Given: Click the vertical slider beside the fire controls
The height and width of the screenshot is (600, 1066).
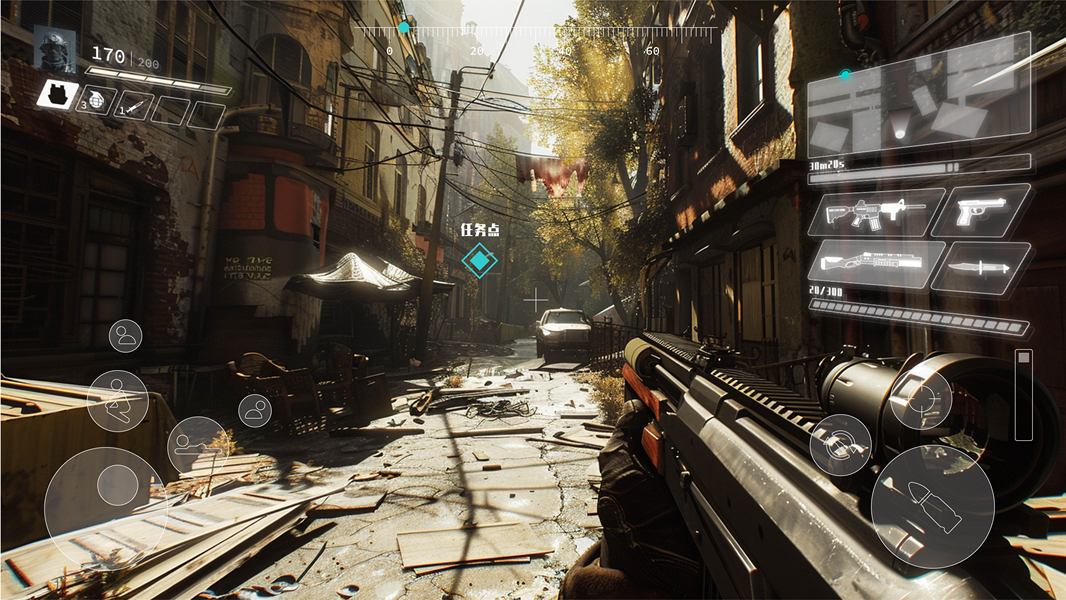Looking at the screenshot, I should 1023,395.
